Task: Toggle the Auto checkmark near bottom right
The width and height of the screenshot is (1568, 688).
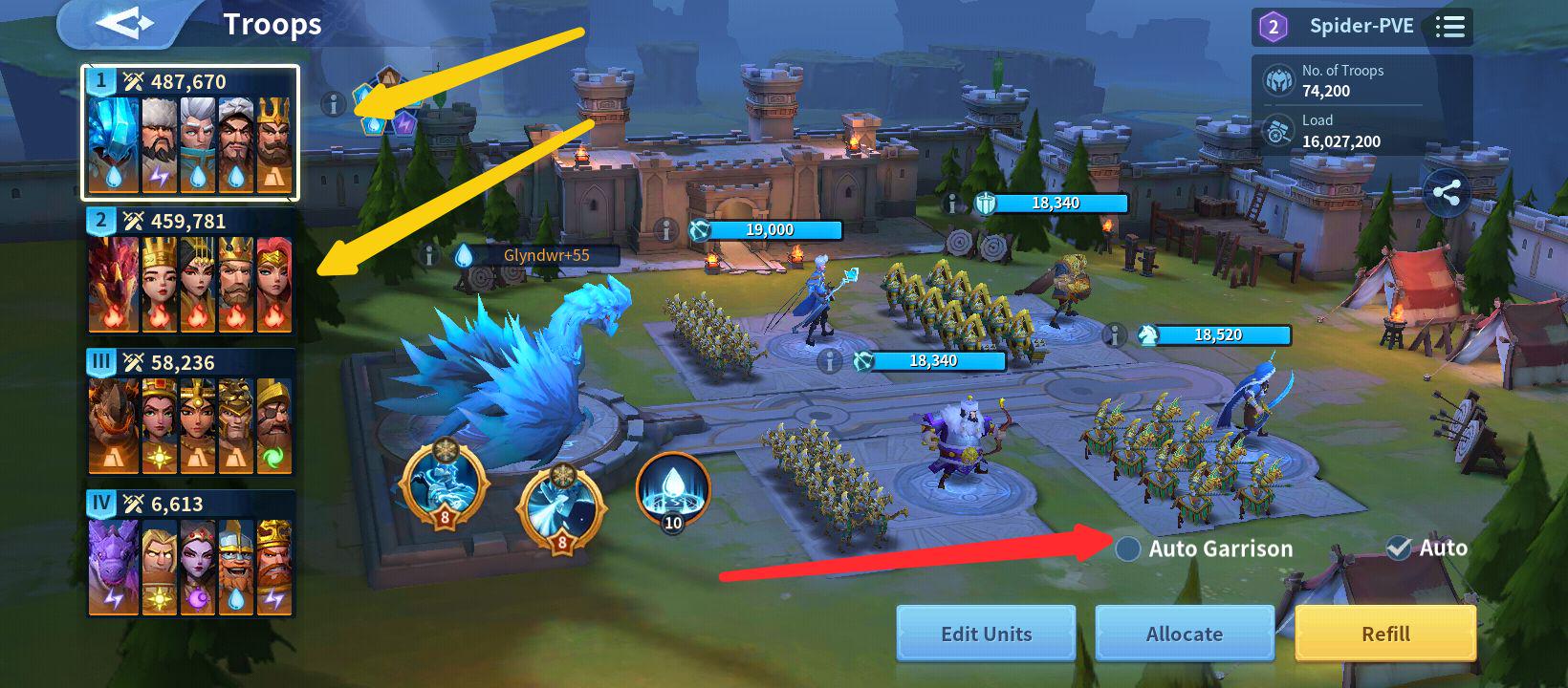Action: pos(1400,548)
